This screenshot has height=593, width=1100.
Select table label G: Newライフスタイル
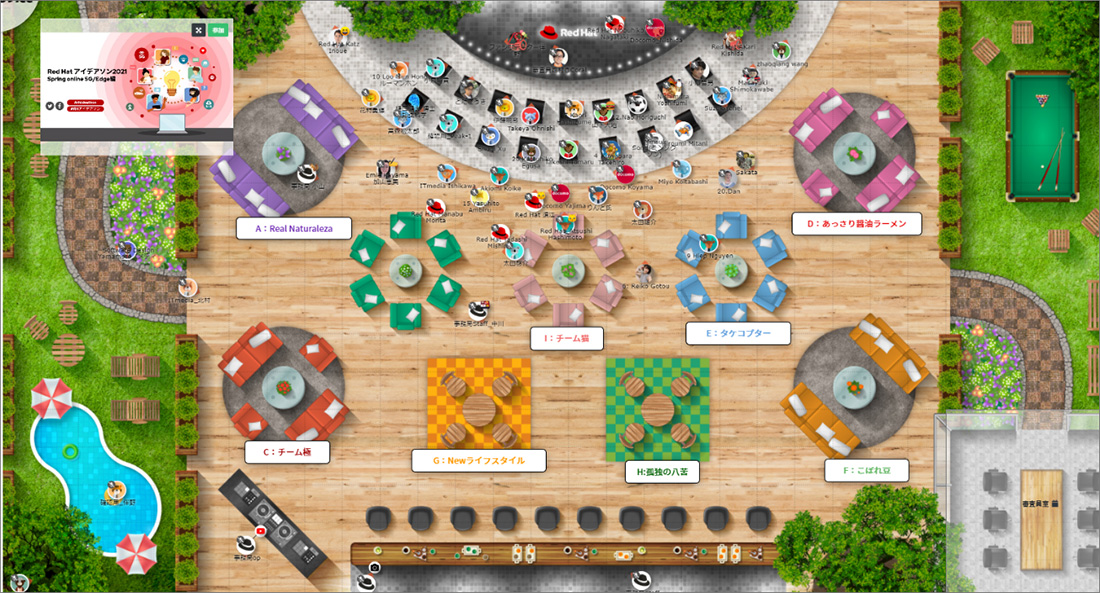click(x=480, y=460)
